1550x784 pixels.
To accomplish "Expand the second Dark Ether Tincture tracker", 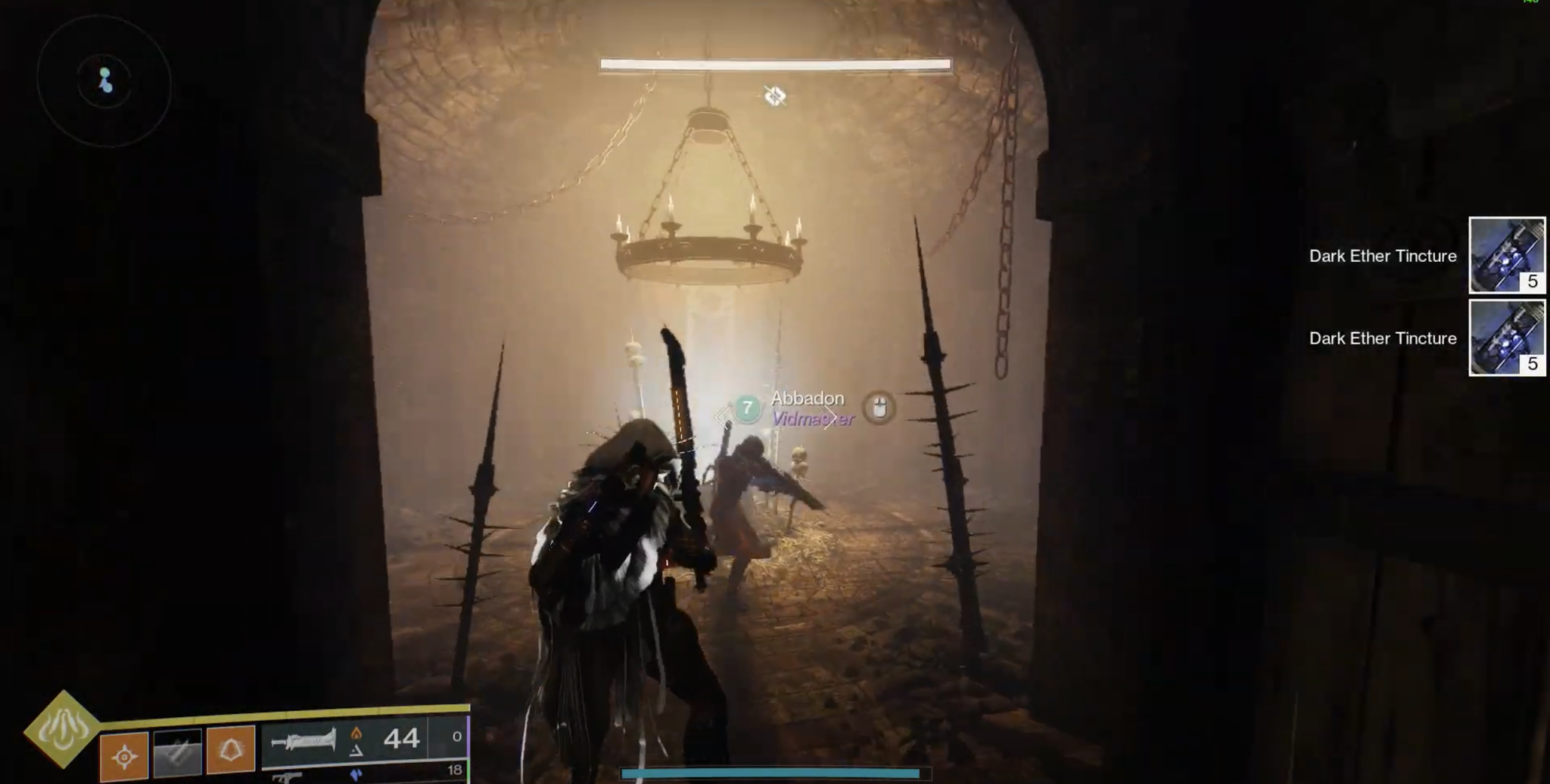I will click(1506, 339).
